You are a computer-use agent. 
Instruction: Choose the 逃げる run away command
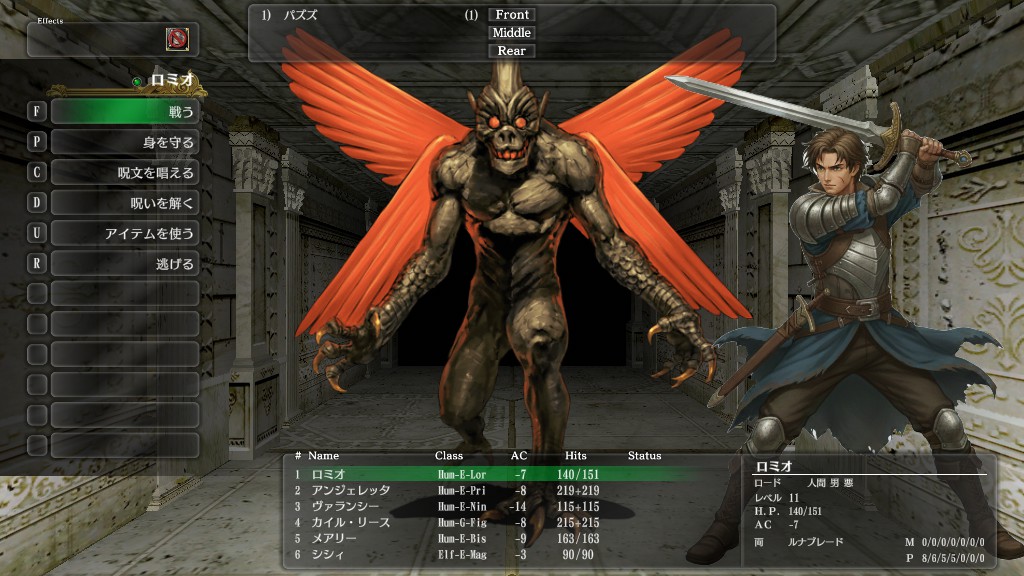click(x=124, y=264)
